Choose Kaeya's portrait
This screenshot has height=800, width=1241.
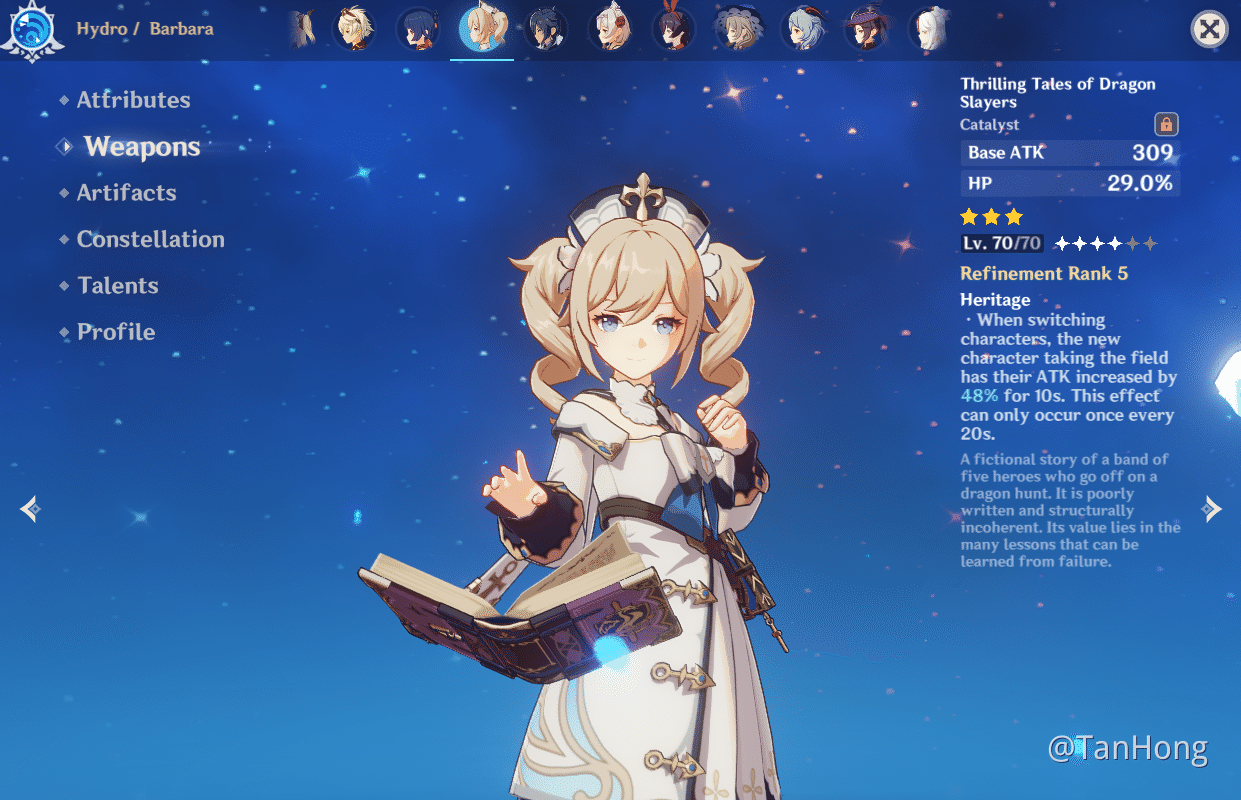[x=546, y=29]
